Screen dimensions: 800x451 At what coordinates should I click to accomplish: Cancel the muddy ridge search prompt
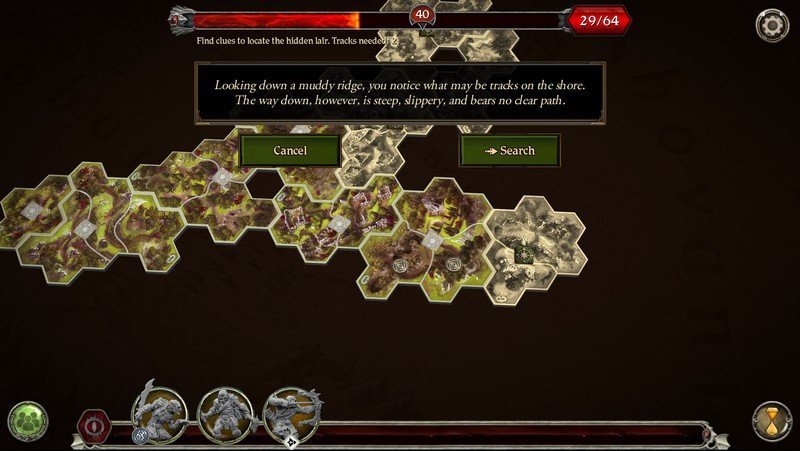pyautogui.click(x=290, y=151)
